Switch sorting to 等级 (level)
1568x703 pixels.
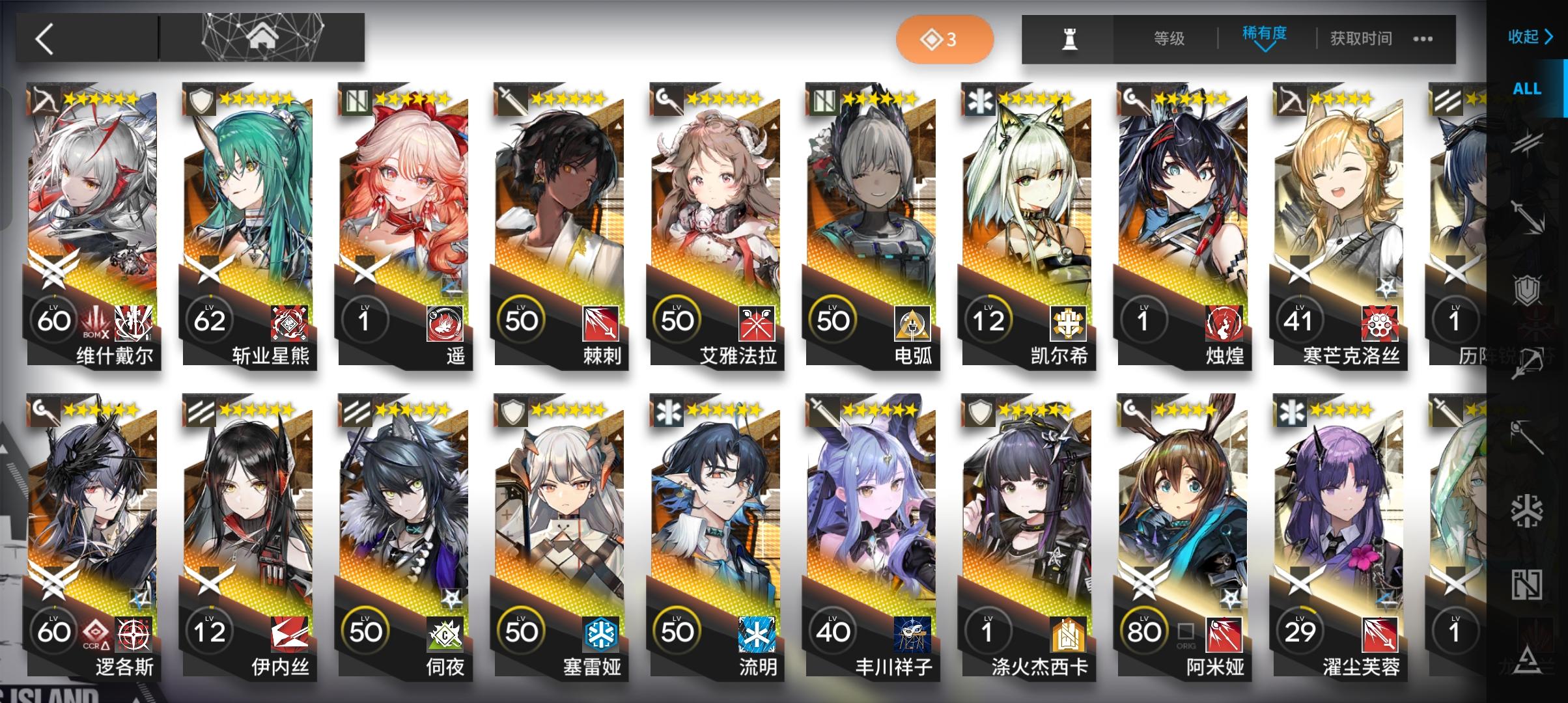tap(1168, 39)
